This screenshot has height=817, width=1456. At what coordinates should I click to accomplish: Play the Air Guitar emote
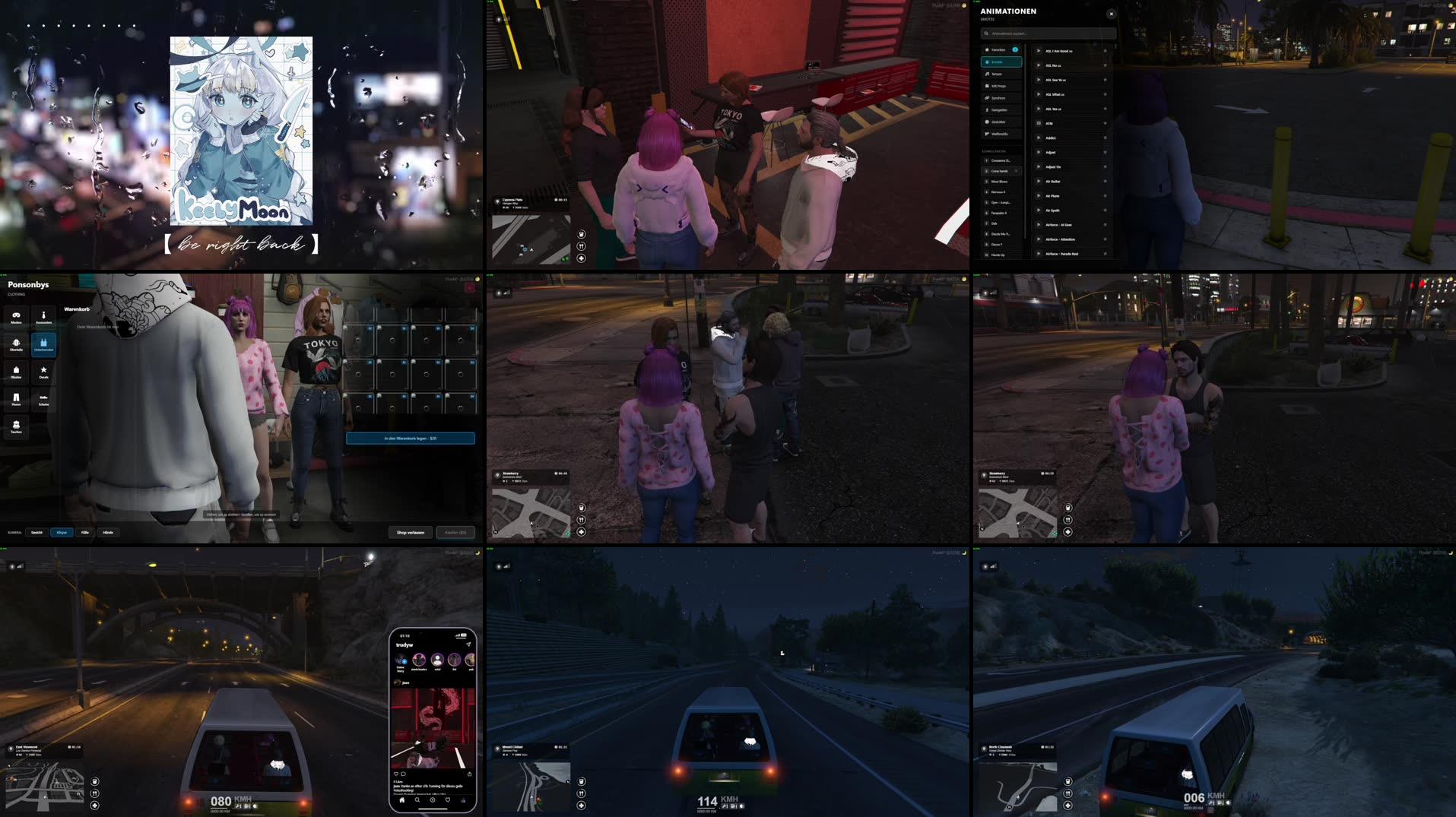pyautogui.click(x=1038, y=182)
